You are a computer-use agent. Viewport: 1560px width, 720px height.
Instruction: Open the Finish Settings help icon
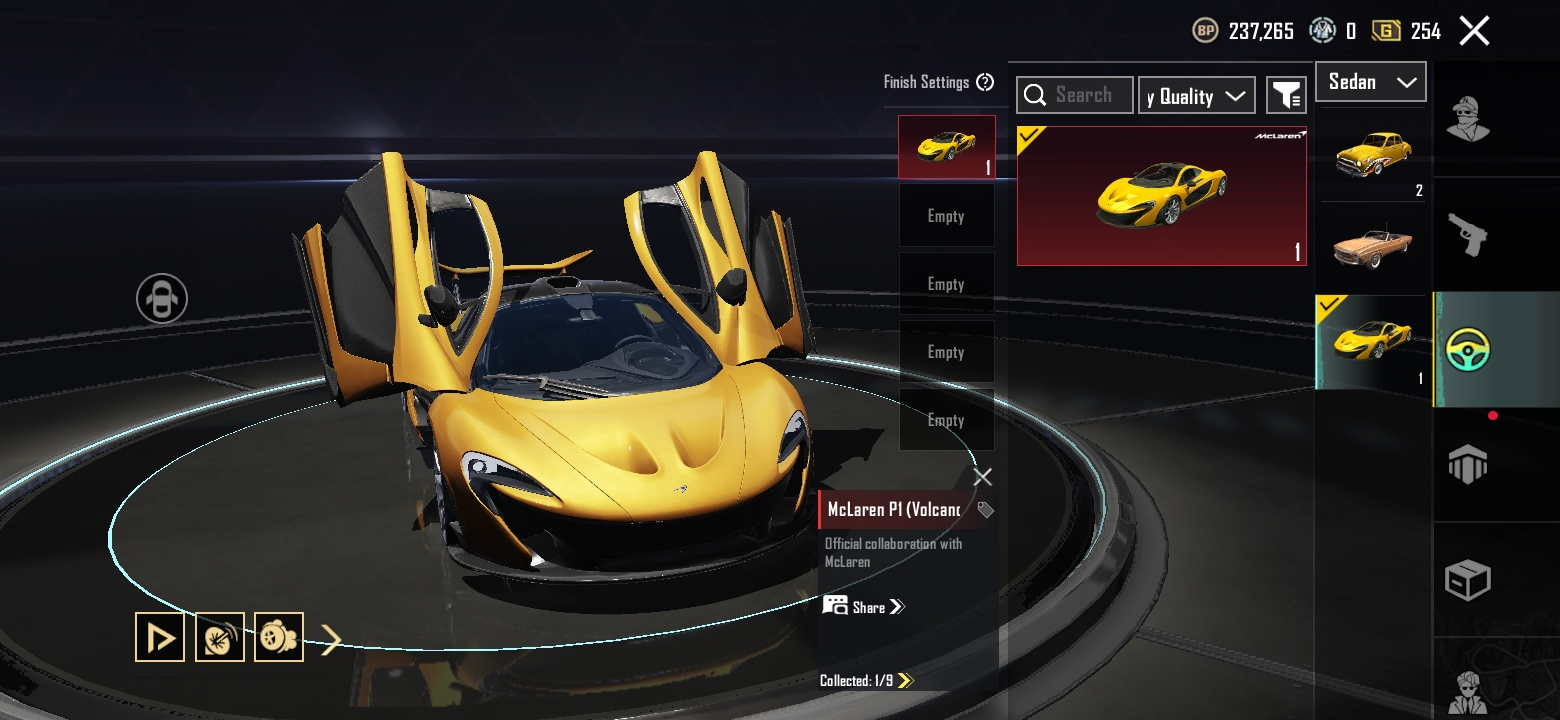coord(985,82)
